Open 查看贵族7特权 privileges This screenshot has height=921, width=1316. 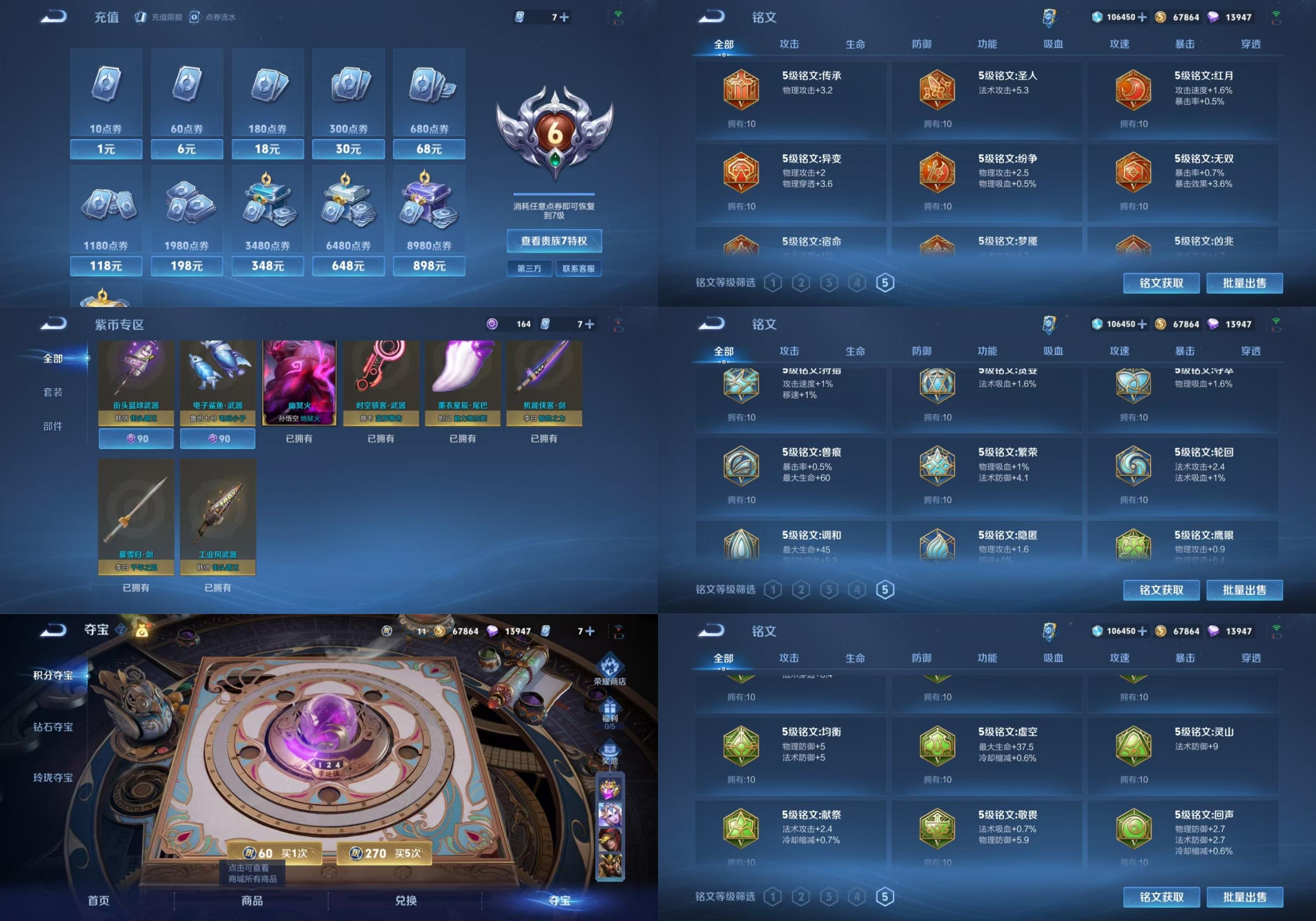click(x=554, y=241)
